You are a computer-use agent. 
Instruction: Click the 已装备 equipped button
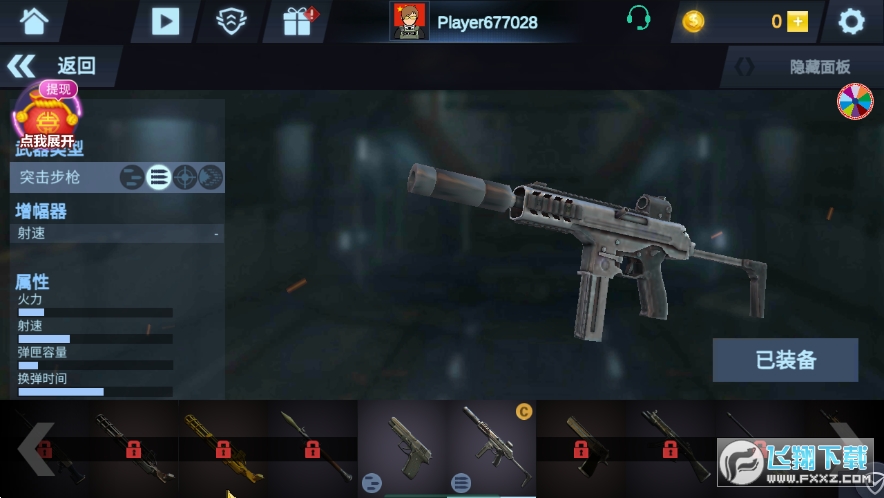[x=785, y=360]
